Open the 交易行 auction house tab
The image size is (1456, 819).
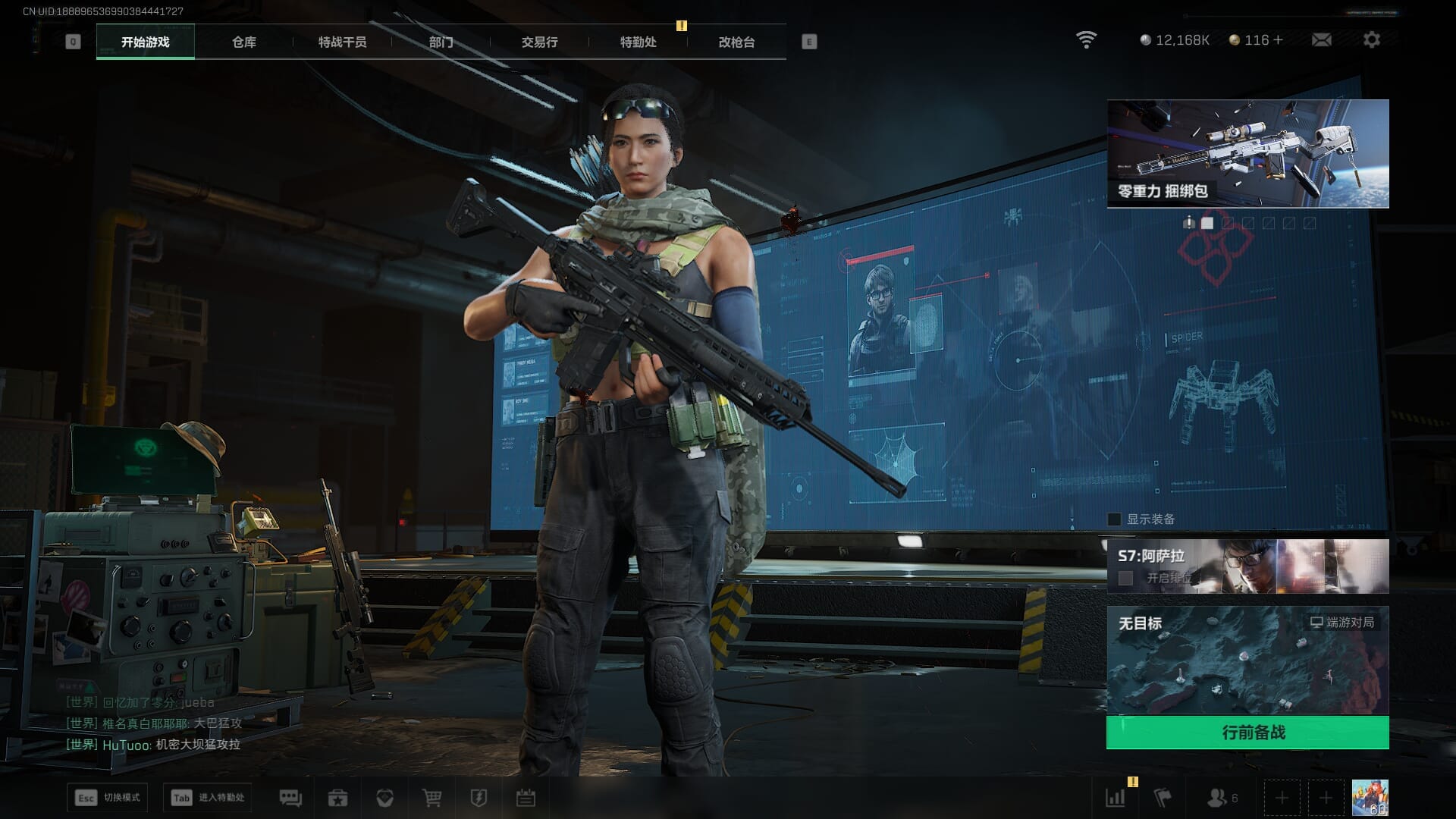[x=539, y=42]
